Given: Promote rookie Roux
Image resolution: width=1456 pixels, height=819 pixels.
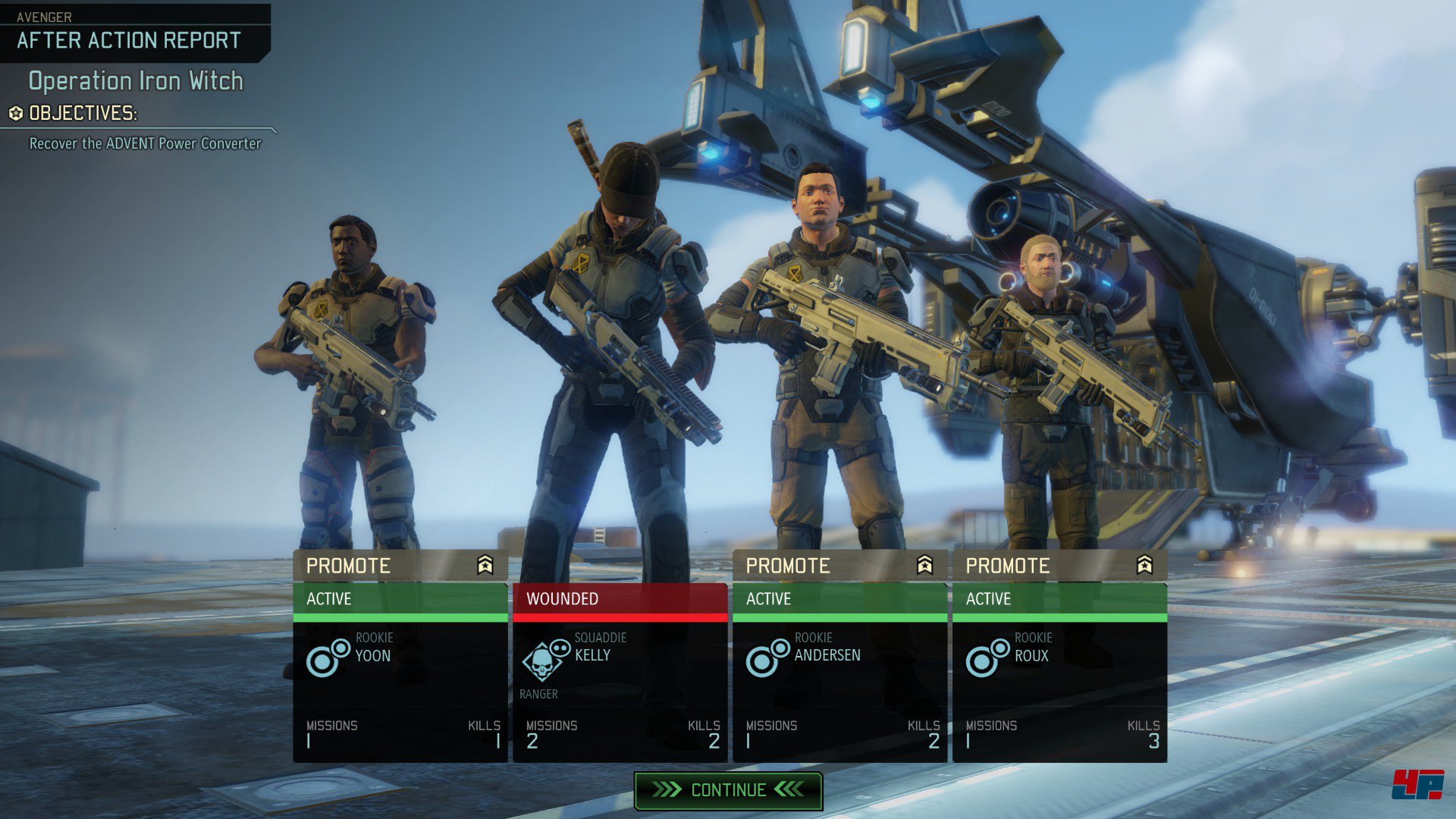Looking at the screenshot, I should tap(1059, 566).
